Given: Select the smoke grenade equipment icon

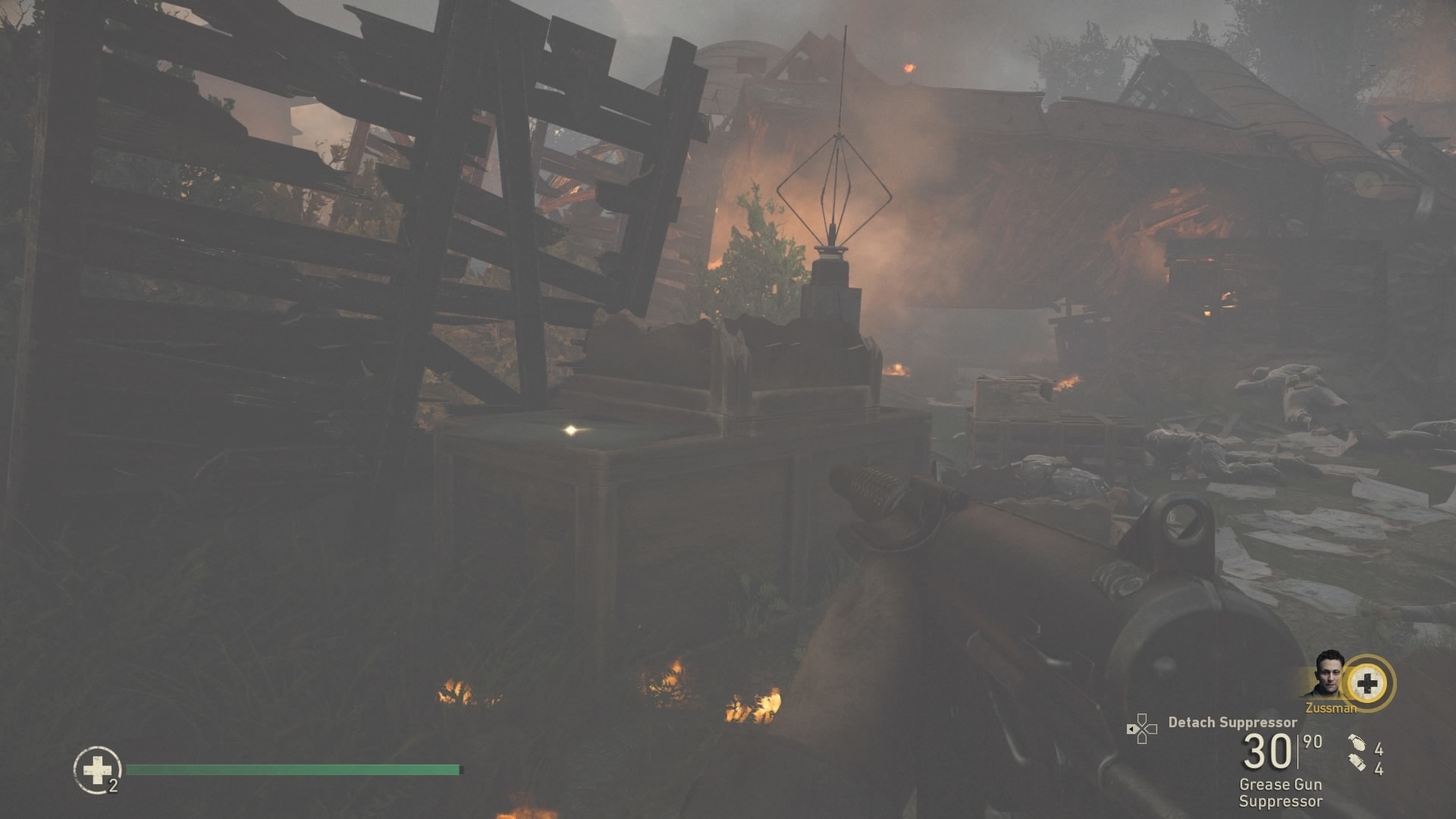Looking at the screenshot, I should tap(1356, 763).
